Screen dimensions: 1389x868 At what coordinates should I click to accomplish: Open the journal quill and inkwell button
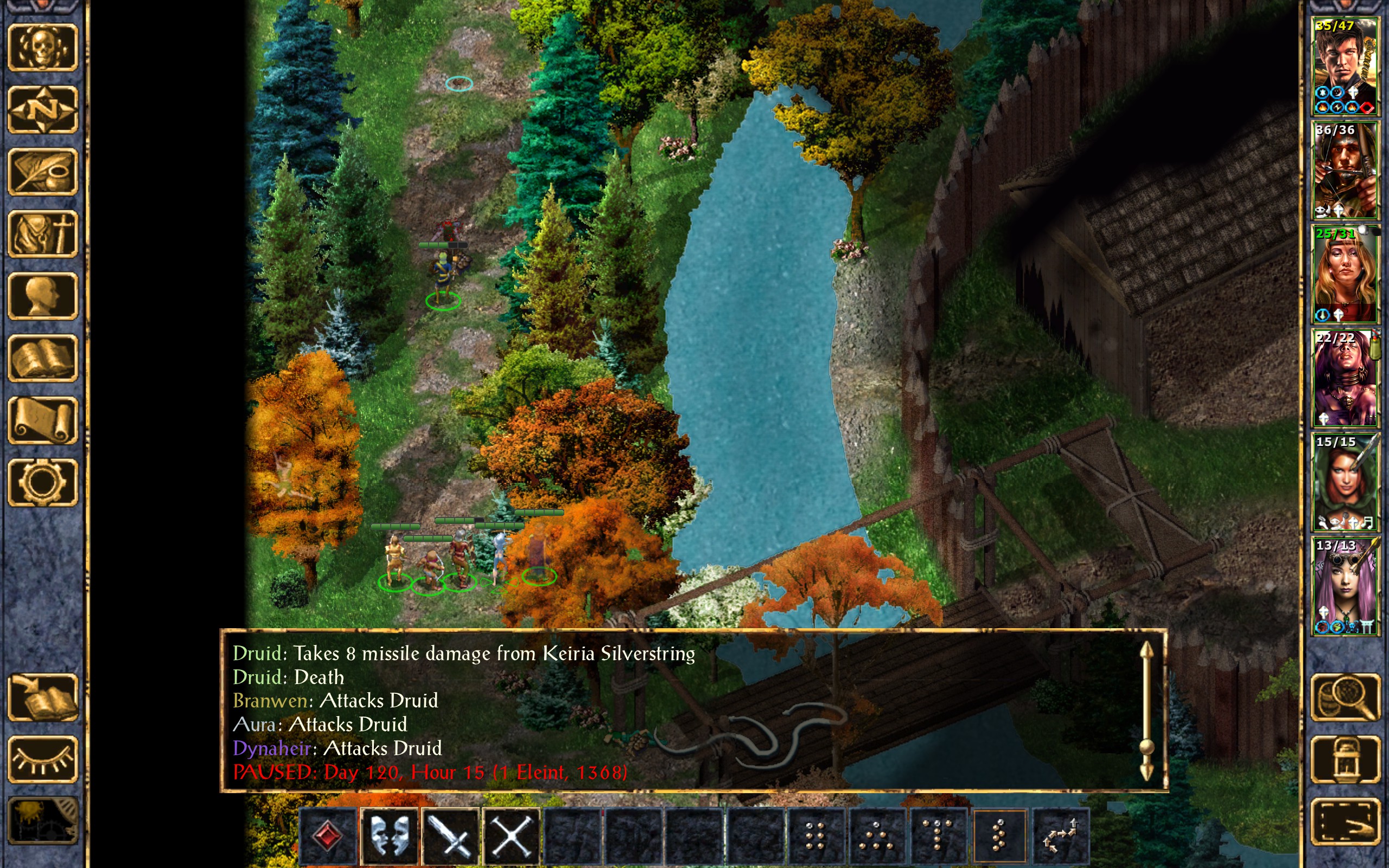[x=42, y=171]
